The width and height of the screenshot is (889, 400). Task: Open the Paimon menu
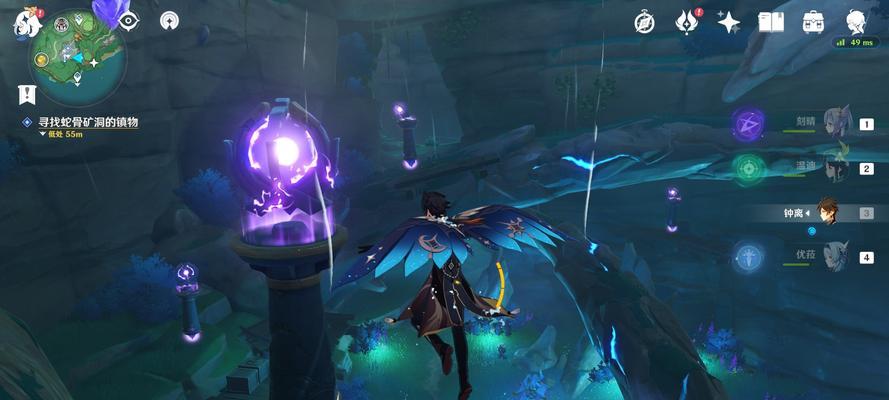(24, 22)
